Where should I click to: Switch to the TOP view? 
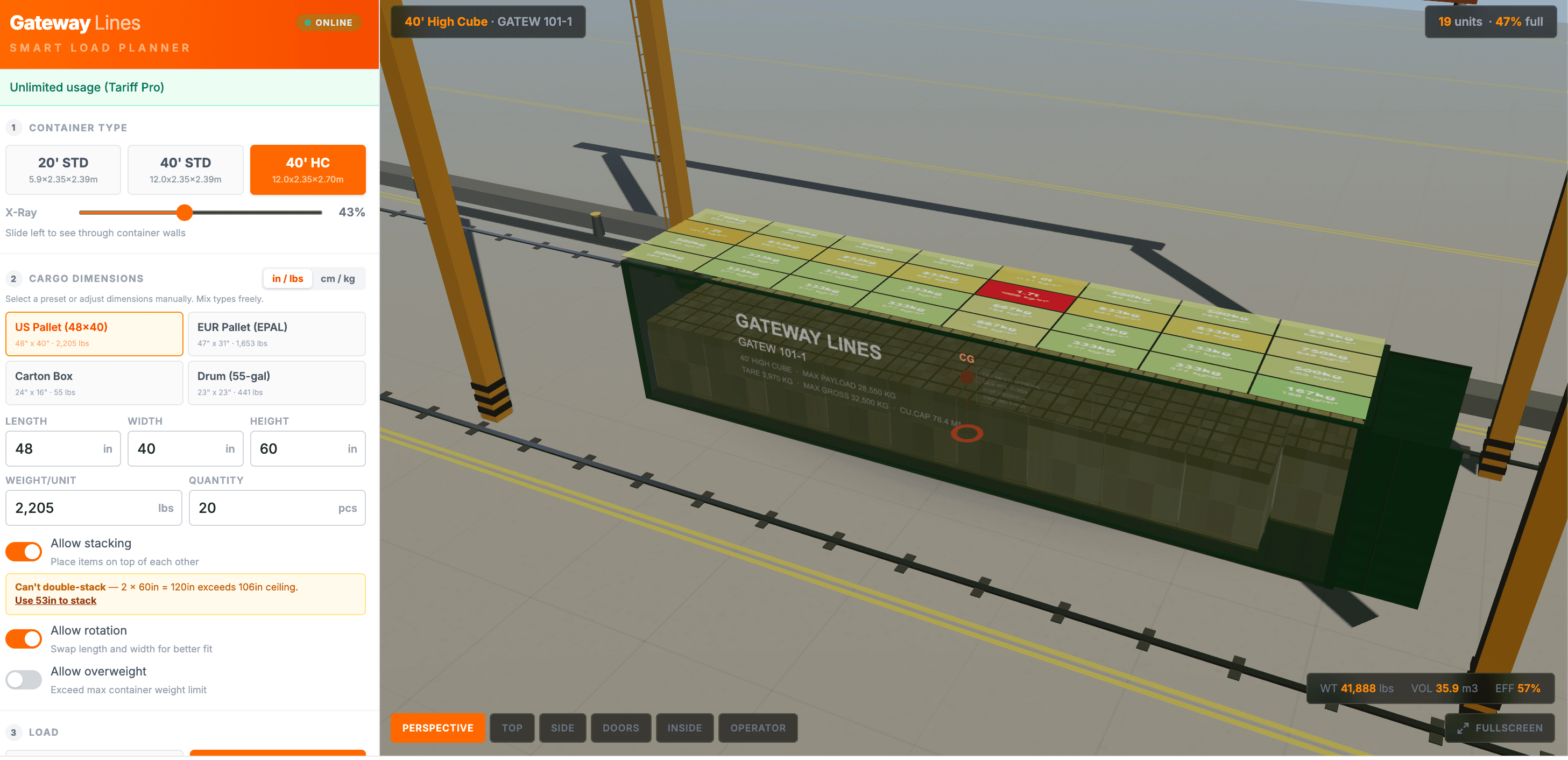point(512,728)
